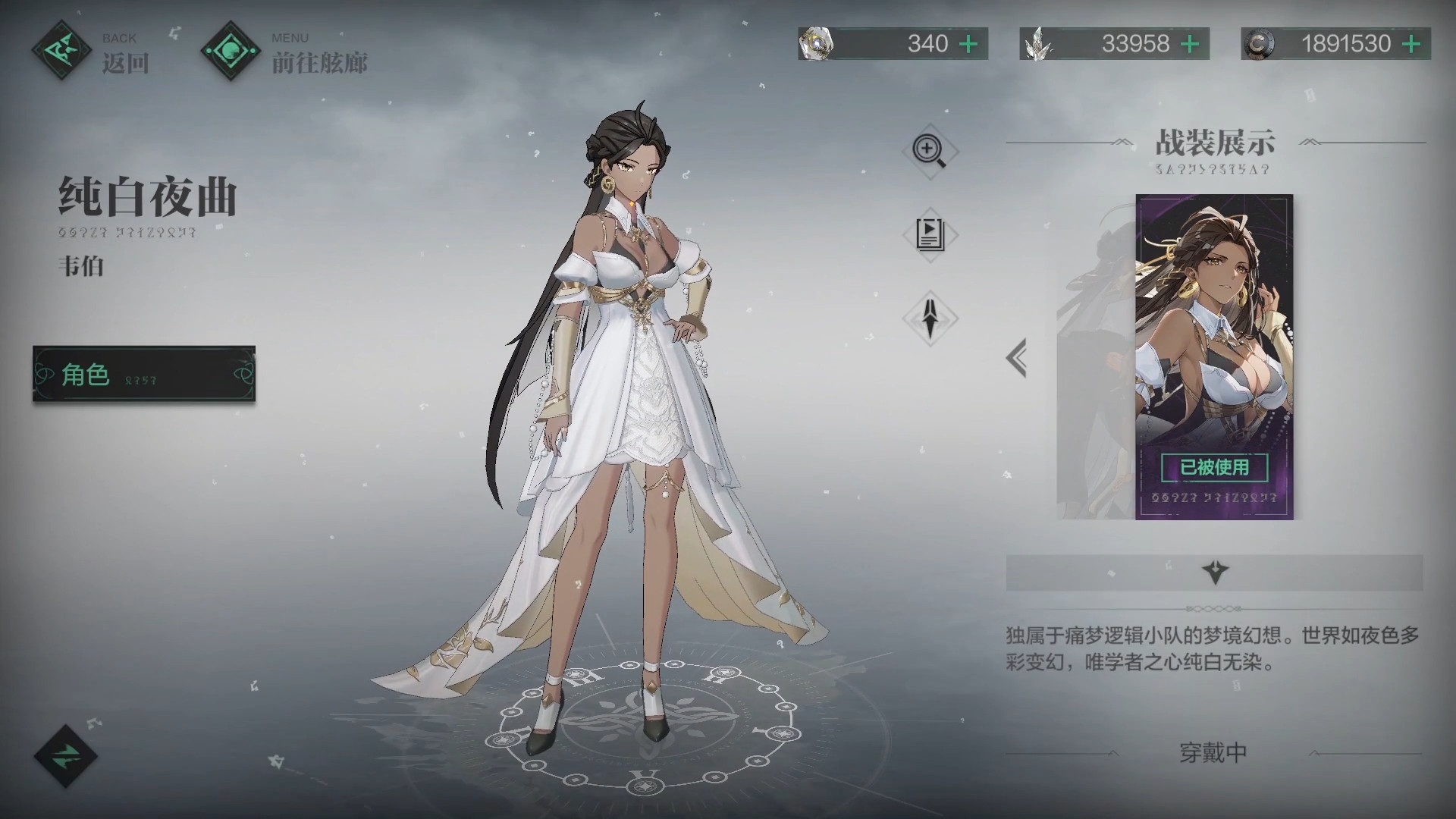Click the magnifying glass zoom icon
The image size is (1456, 819).
pos(930,151)
